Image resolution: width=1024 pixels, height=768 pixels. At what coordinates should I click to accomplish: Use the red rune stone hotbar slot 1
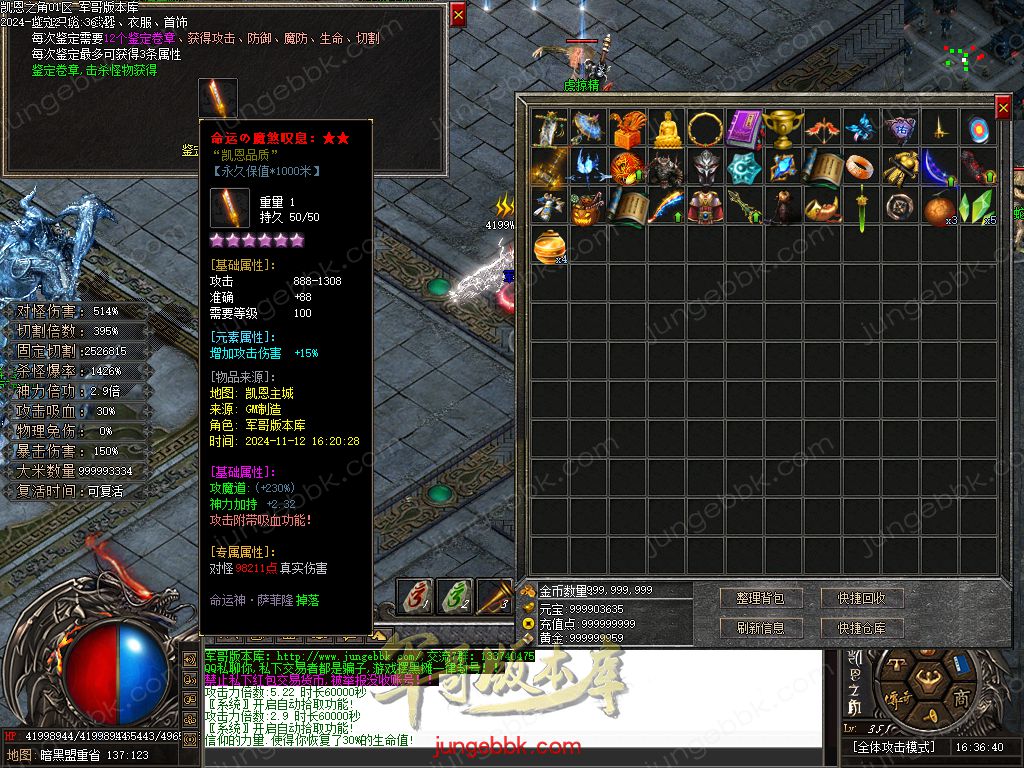415,596
